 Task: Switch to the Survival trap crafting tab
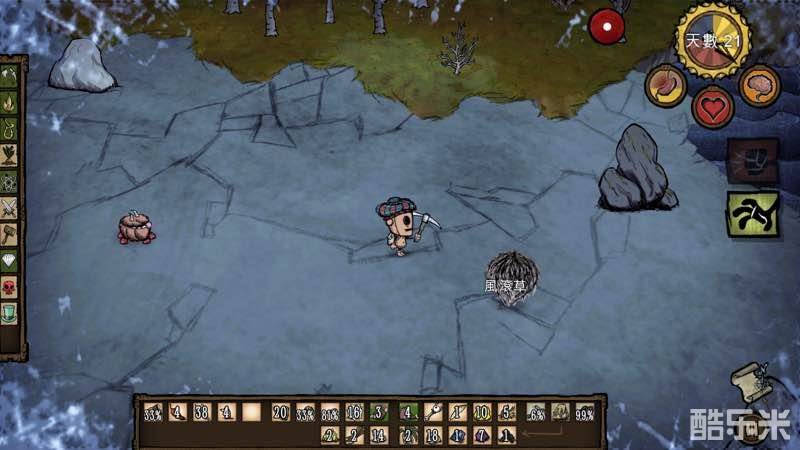click(x=12, y=128)
